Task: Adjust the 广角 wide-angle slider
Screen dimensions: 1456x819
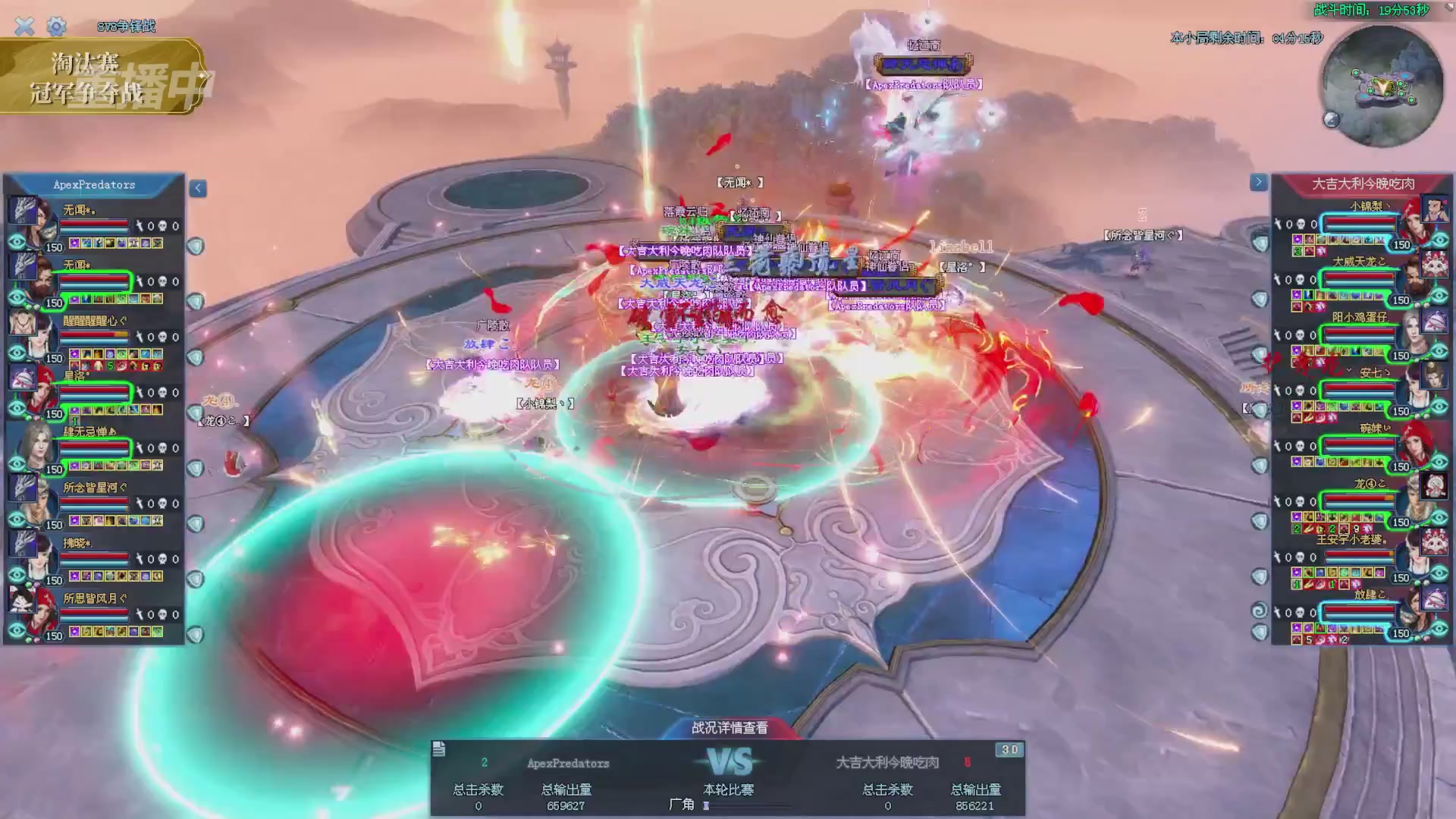Action: click(x=707, y=805)
